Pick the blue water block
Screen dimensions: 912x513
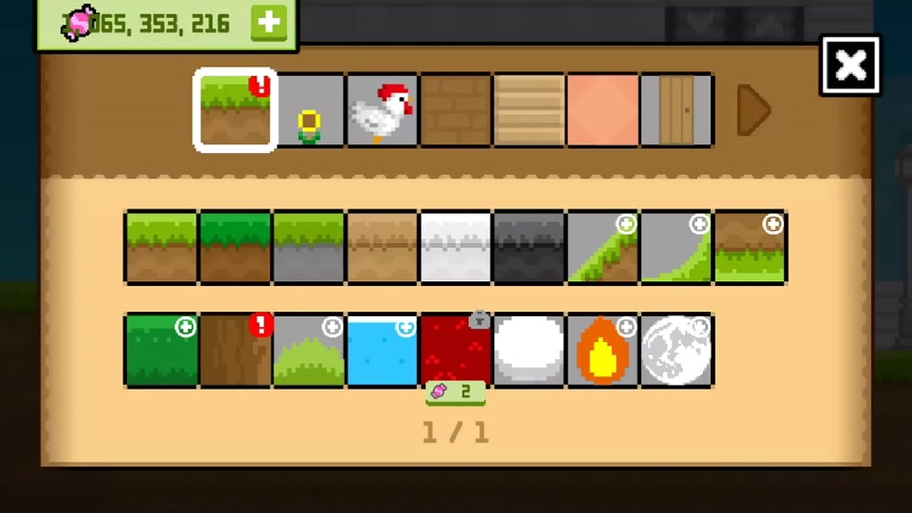(x=382, y=350)
